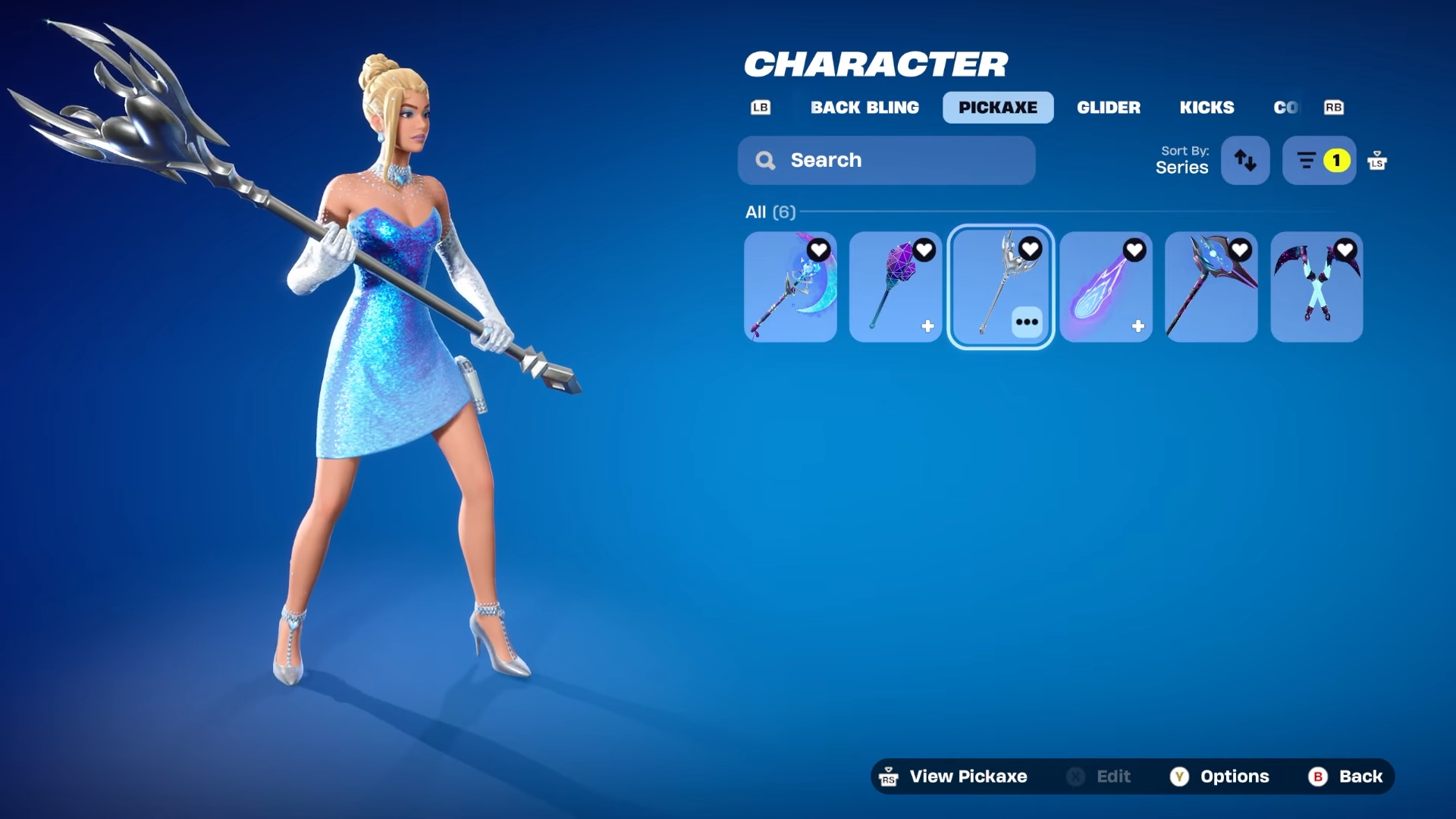Screen dimensions: 1456x819
Task: Toggle favorite heart on the dual galaxy pickaxes
Action: tap(1345, 249)
